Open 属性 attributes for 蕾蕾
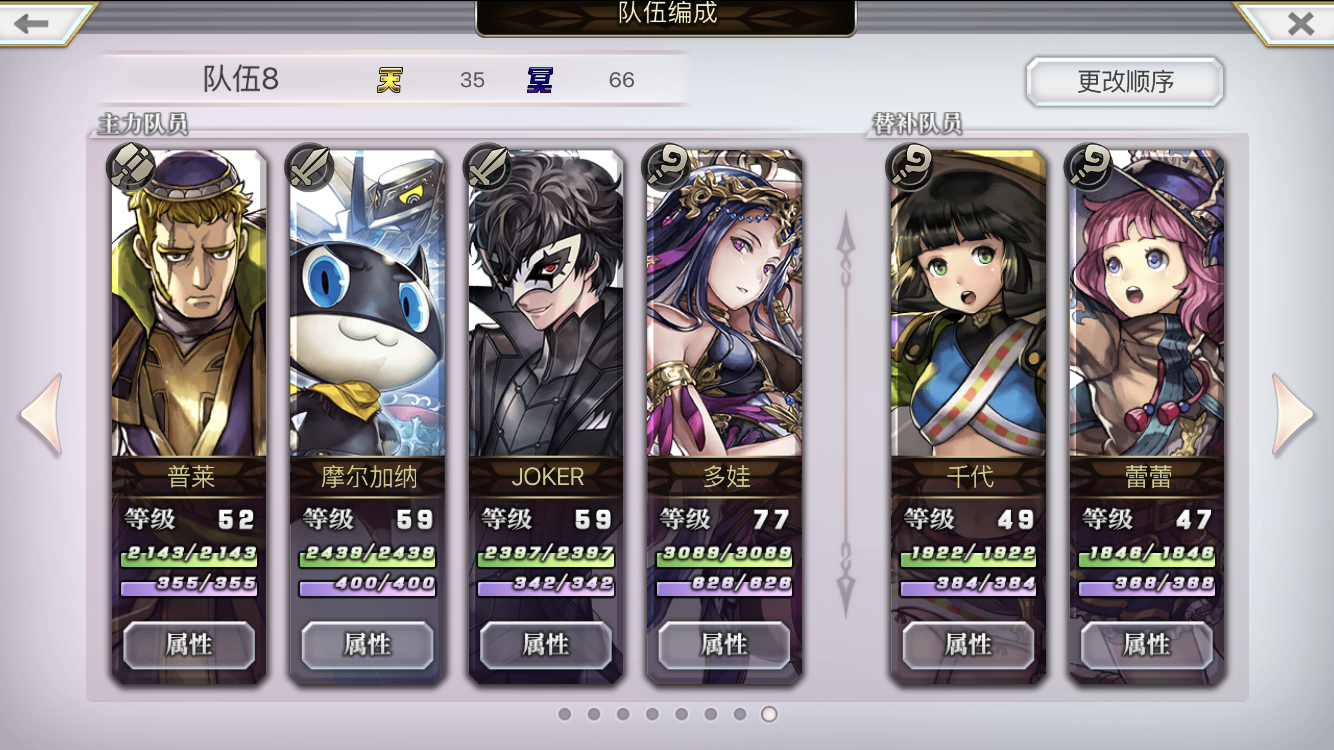Screen dimensions: 1334x750 1146,645
